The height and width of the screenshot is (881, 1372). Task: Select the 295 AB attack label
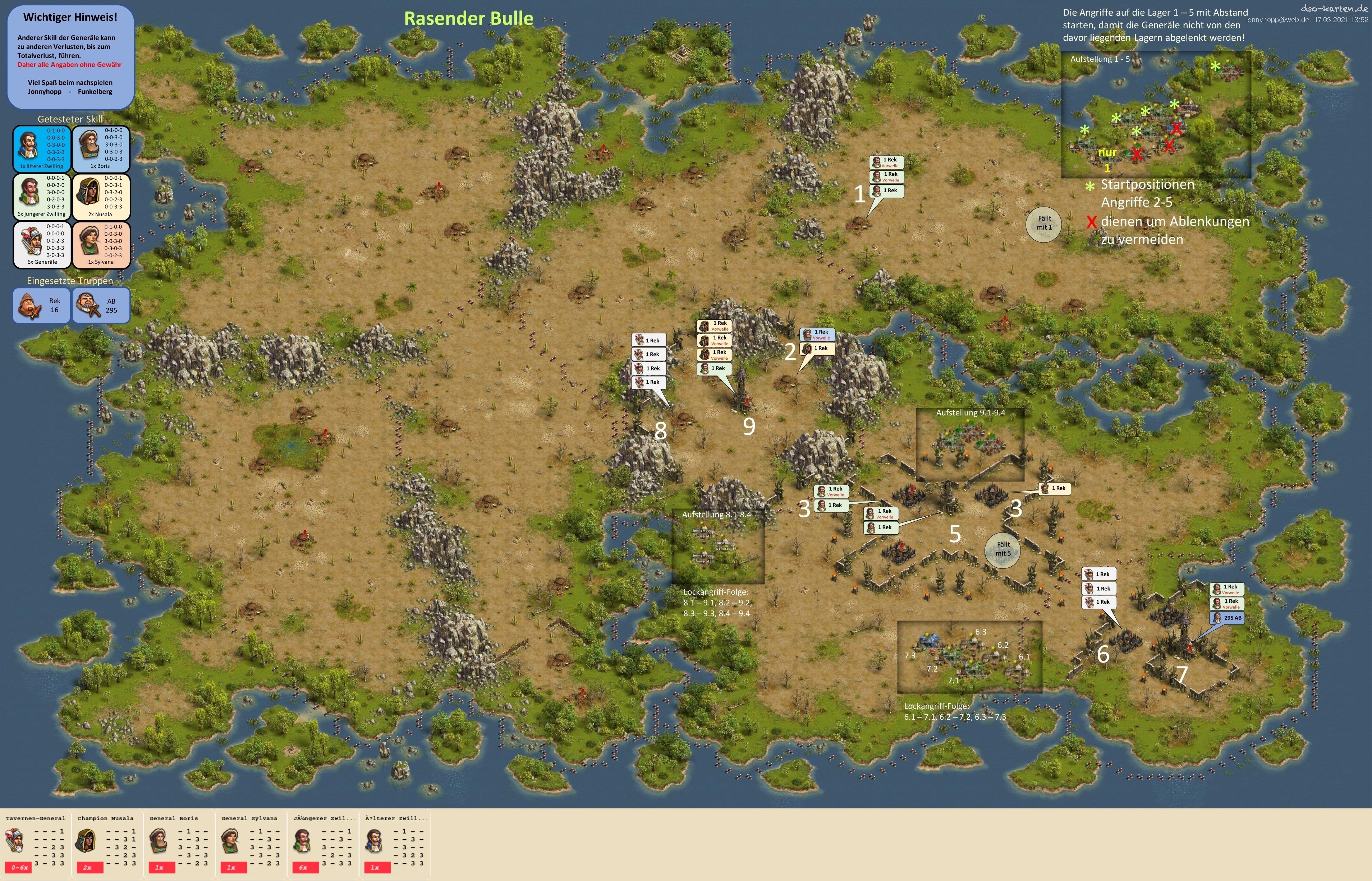[1227, 618]
